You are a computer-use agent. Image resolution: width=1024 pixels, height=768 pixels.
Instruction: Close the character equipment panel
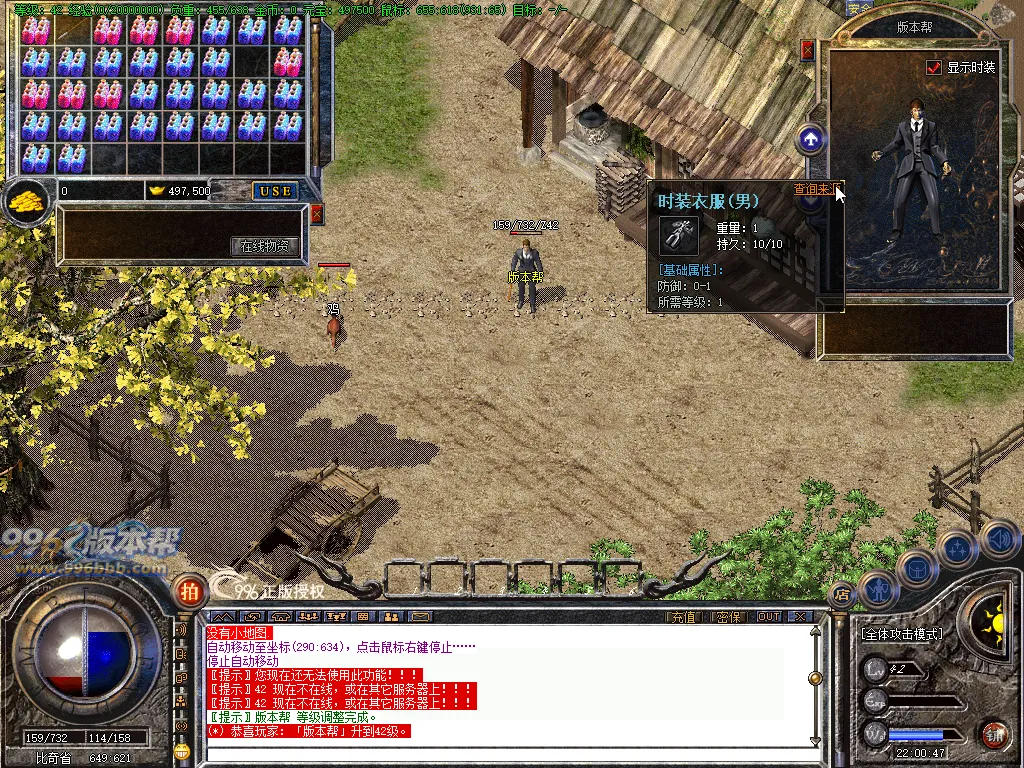[808, 48]
